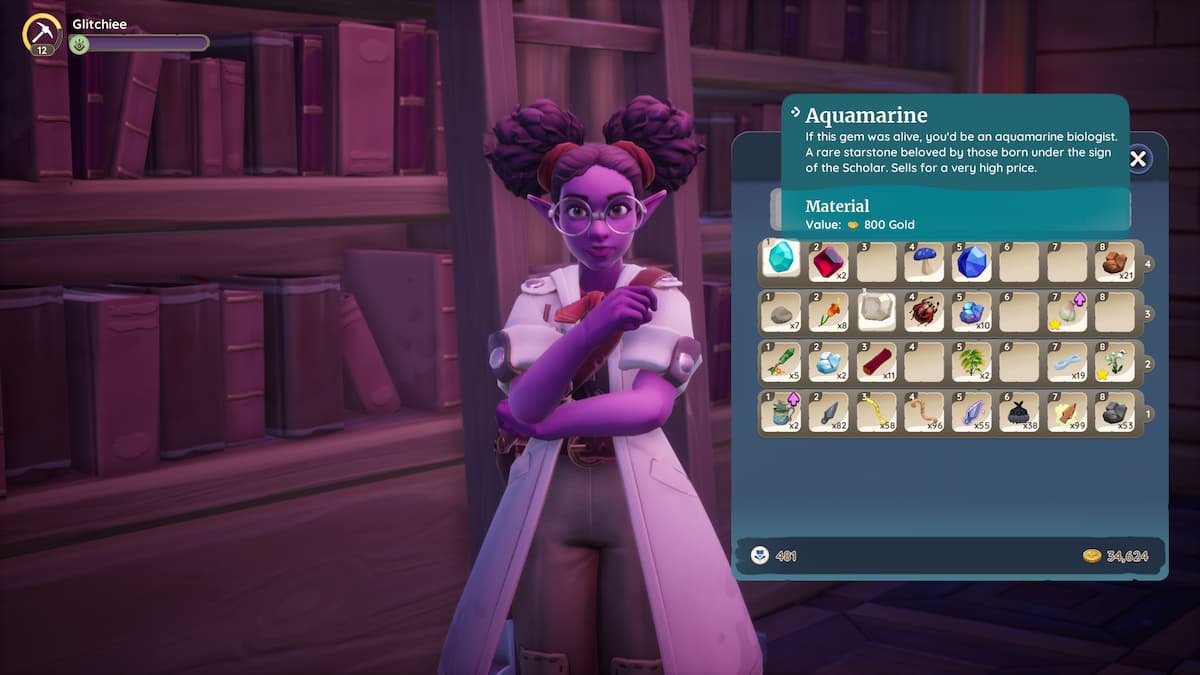Screen dimensions: 1200x675
Task: Pick the glass pitcher stack of 2
Action: click(x=781, y=412)
